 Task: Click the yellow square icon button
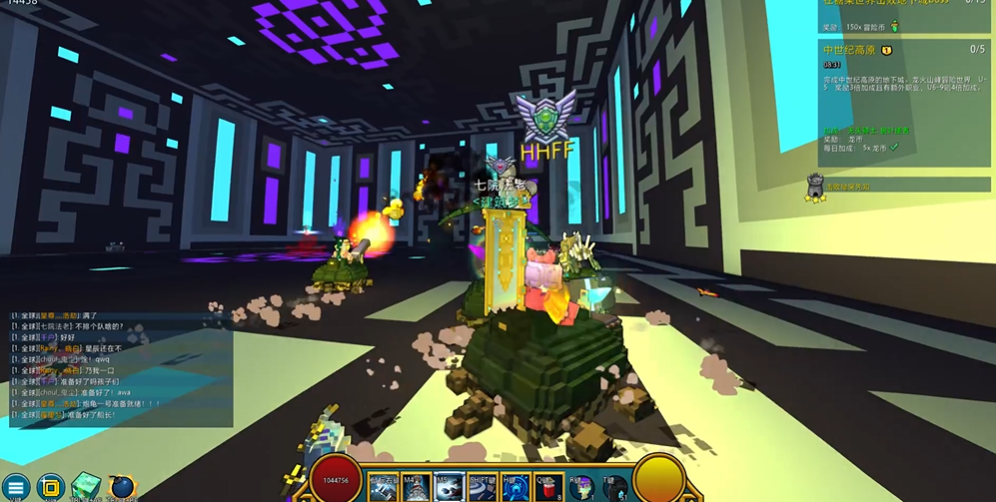[x=50, y=488]
